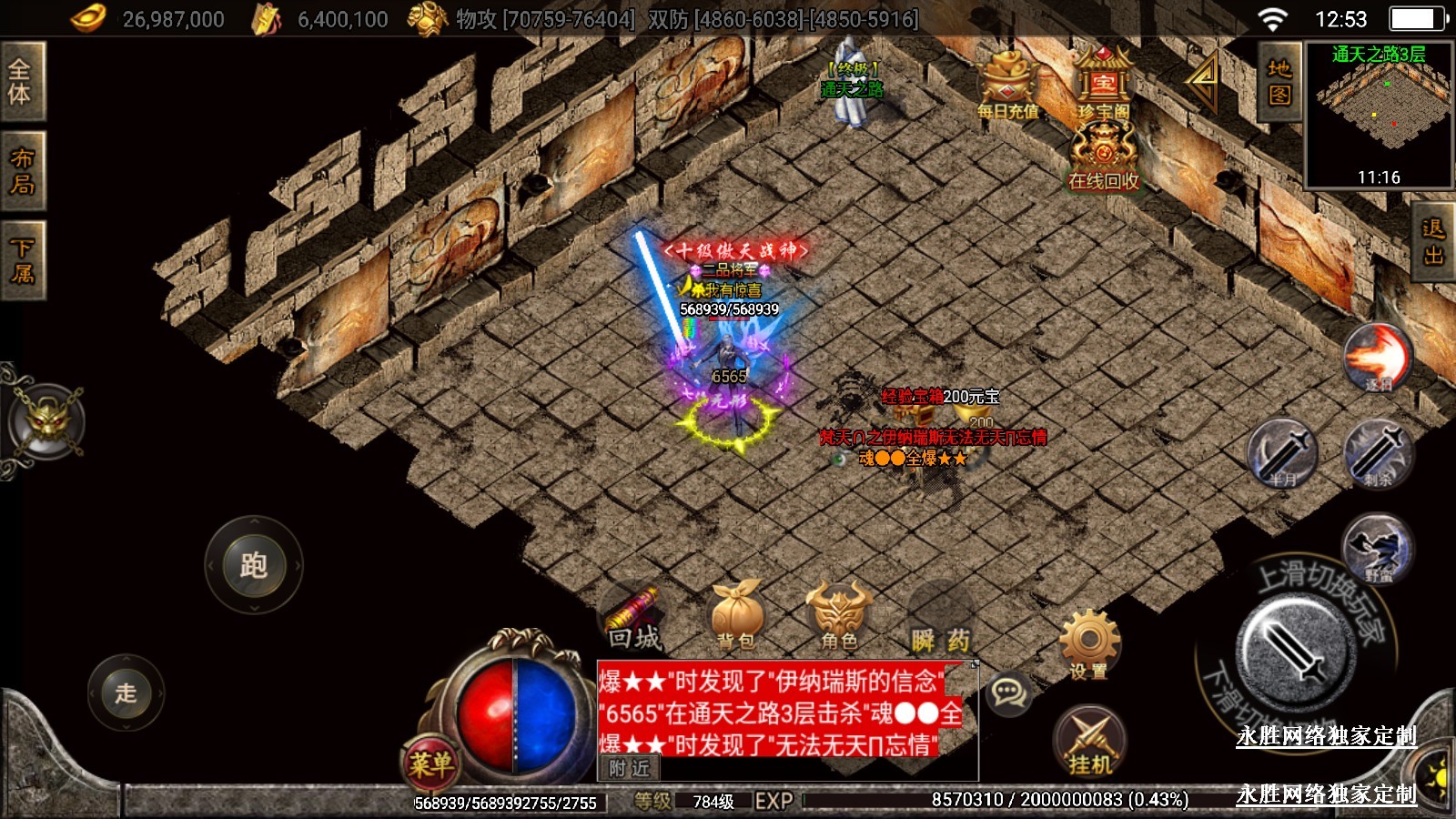Use the 回城 return-to-town scroll
1456x819 pixels.
click(x=633, y=619)
